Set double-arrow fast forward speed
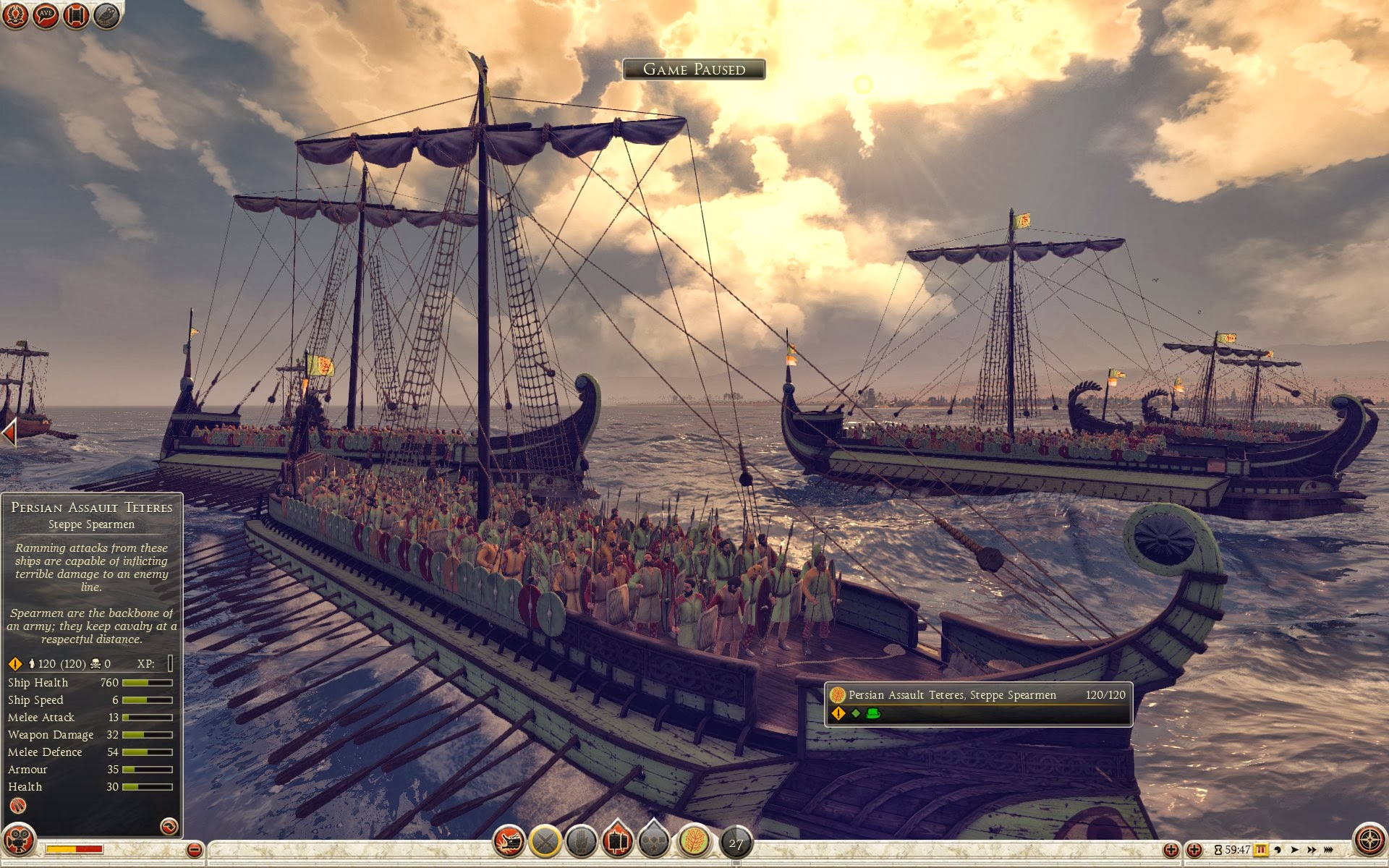The image size is (1389, 868). [1311, 850]
